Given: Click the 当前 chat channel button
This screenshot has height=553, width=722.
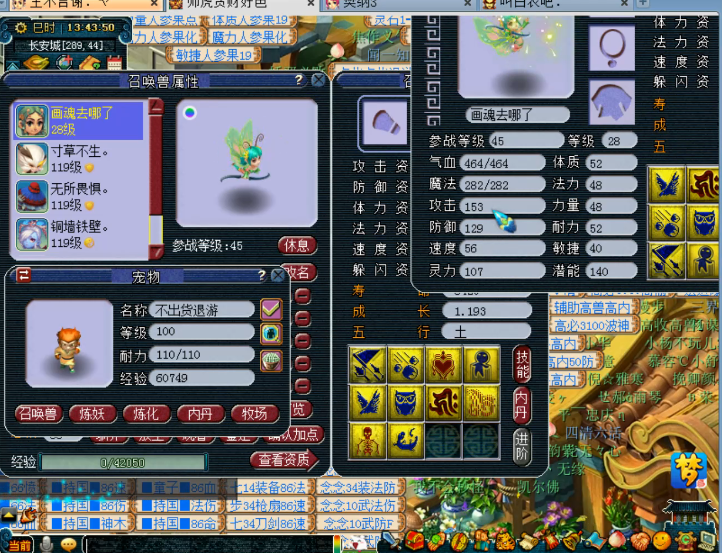Looking at the screenshot, I should (x=19, y=544).
